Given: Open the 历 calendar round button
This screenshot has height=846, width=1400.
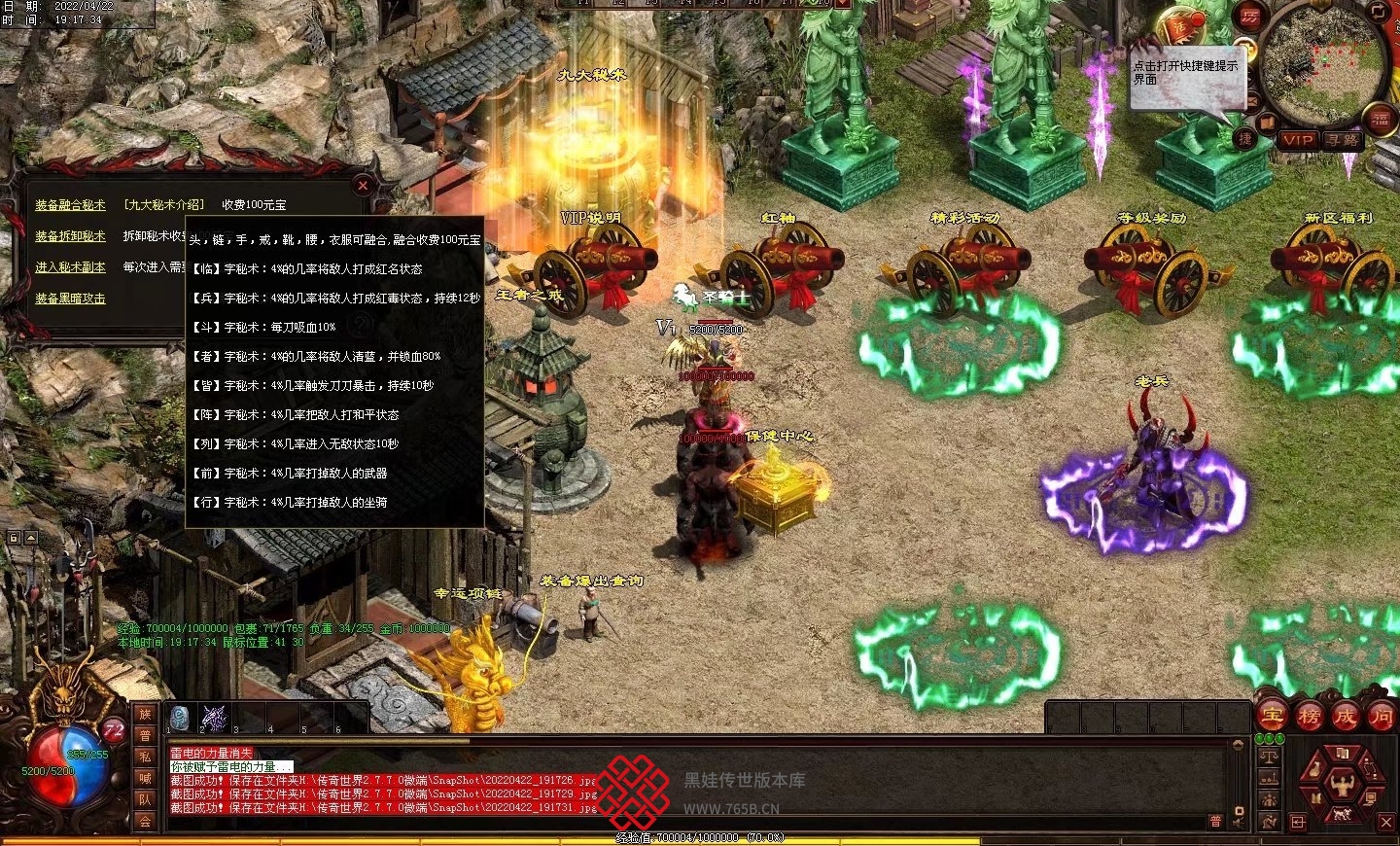Looking at the screenshot, I should 1249,17.
